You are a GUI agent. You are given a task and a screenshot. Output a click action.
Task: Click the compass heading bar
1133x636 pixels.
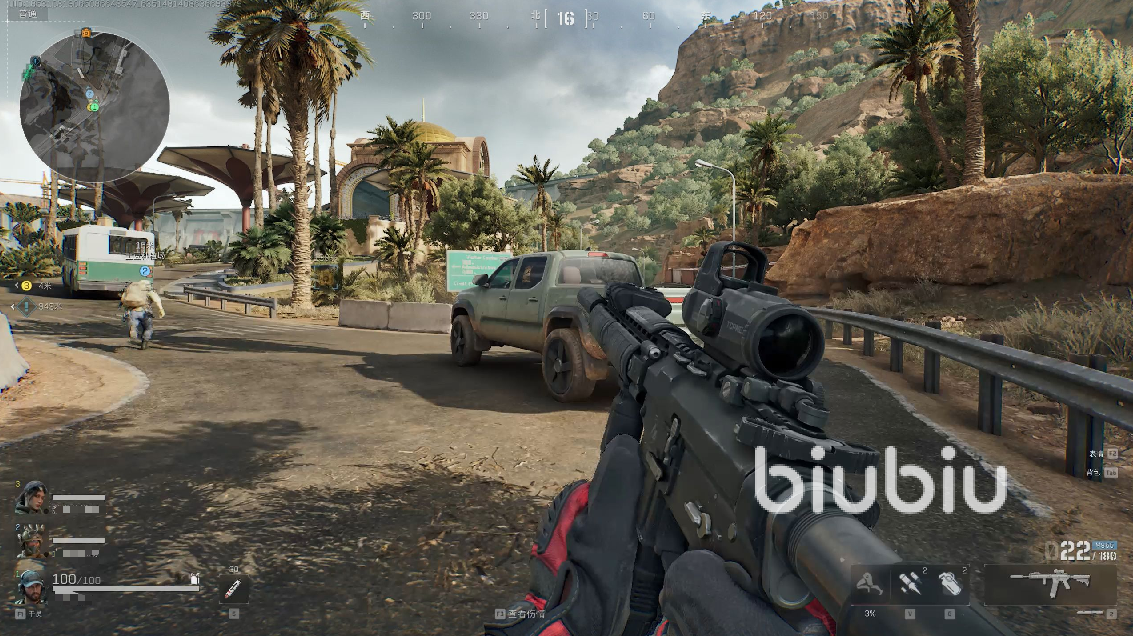566,17
